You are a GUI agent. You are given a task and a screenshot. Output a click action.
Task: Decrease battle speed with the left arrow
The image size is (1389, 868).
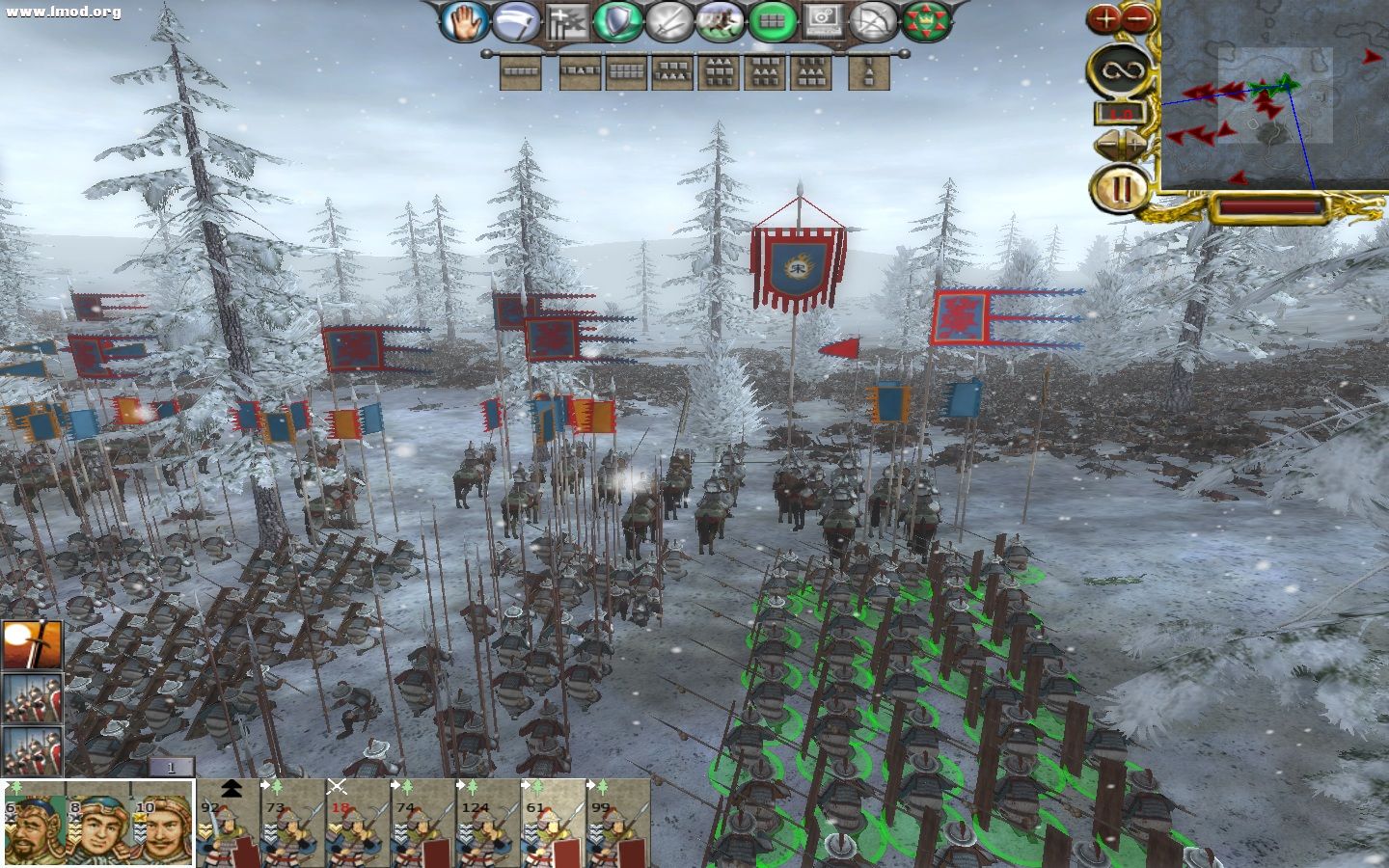1106,144
